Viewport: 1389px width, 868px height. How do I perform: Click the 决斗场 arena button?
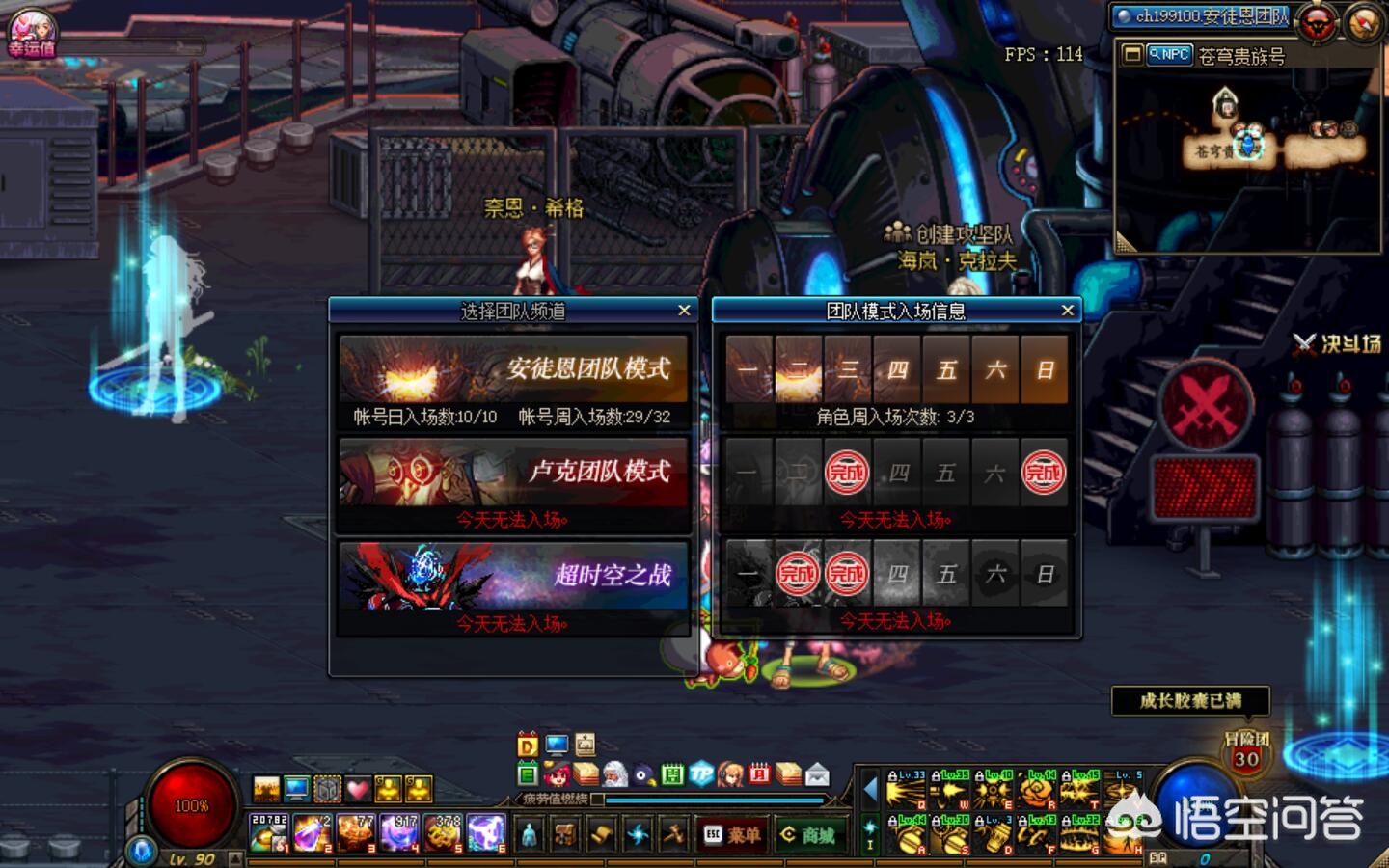1340,343
